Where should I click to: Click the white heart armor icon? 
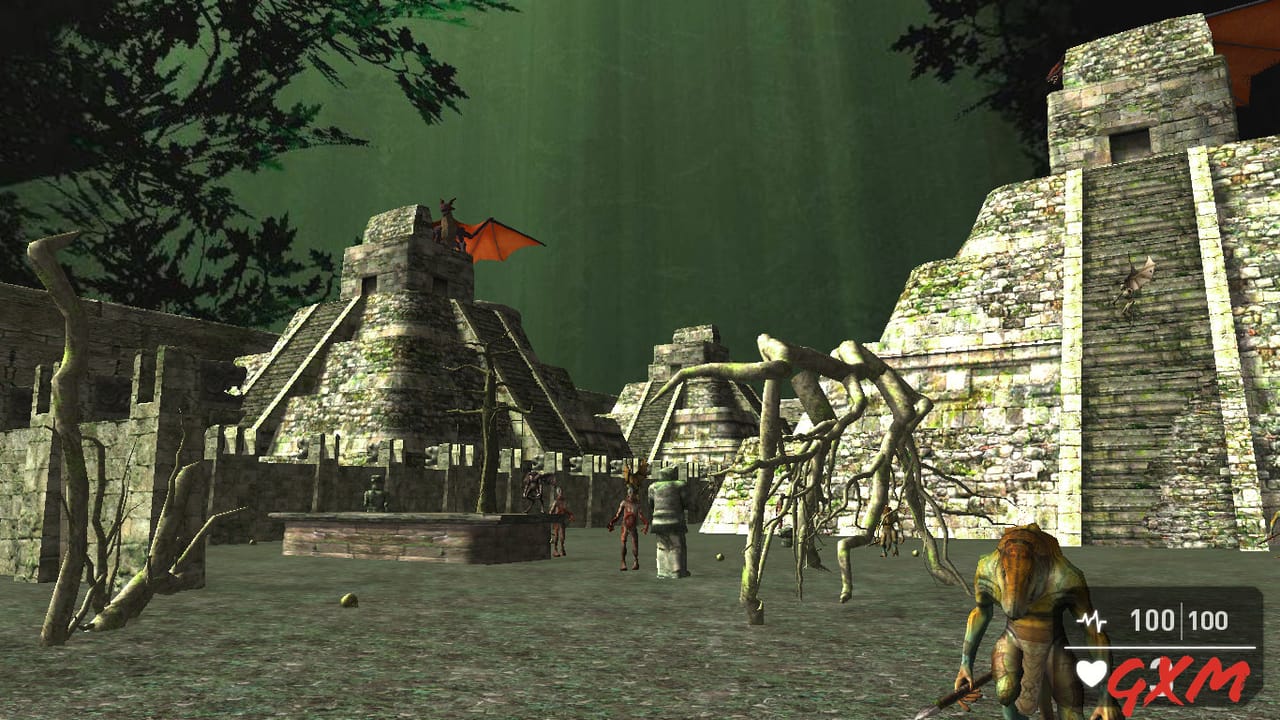tap(1090, 672)
